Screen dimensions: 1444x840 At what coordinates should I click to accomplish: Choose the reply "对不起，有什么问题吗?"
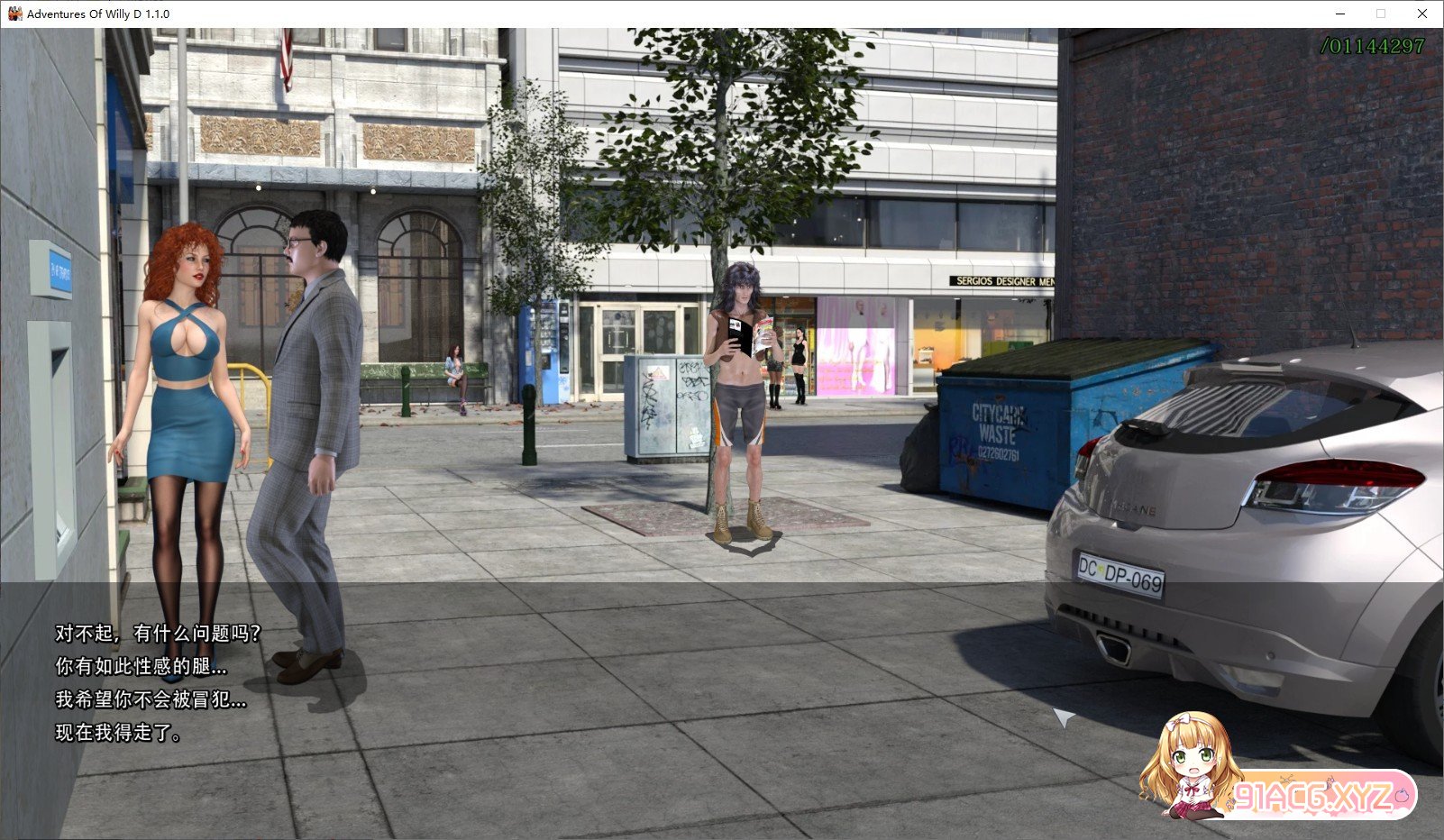click(x=158, y=634)
